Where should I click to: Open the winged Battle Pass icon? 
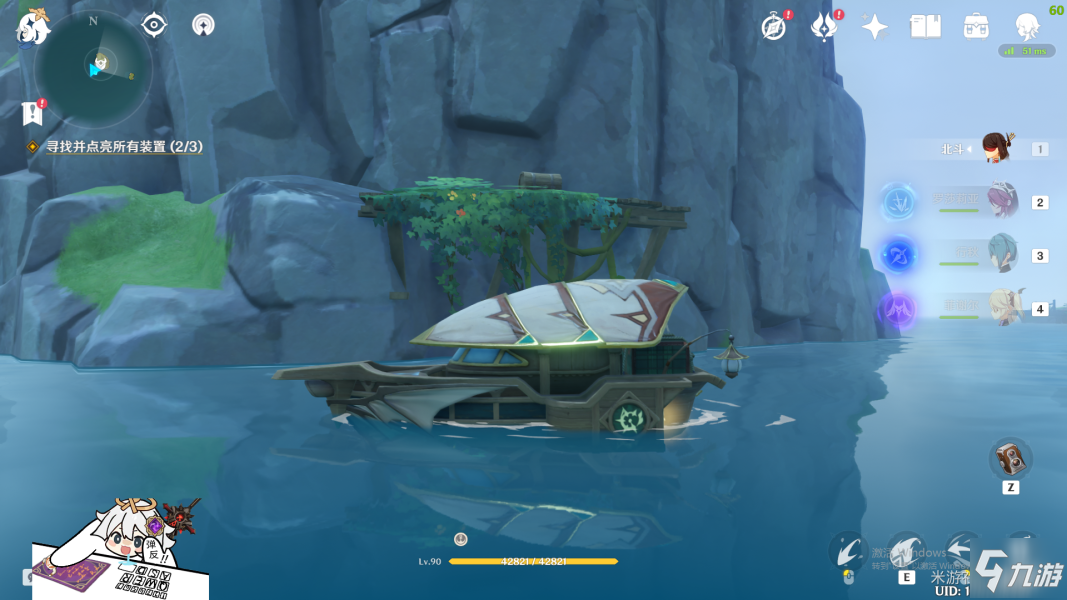(824, 27)
